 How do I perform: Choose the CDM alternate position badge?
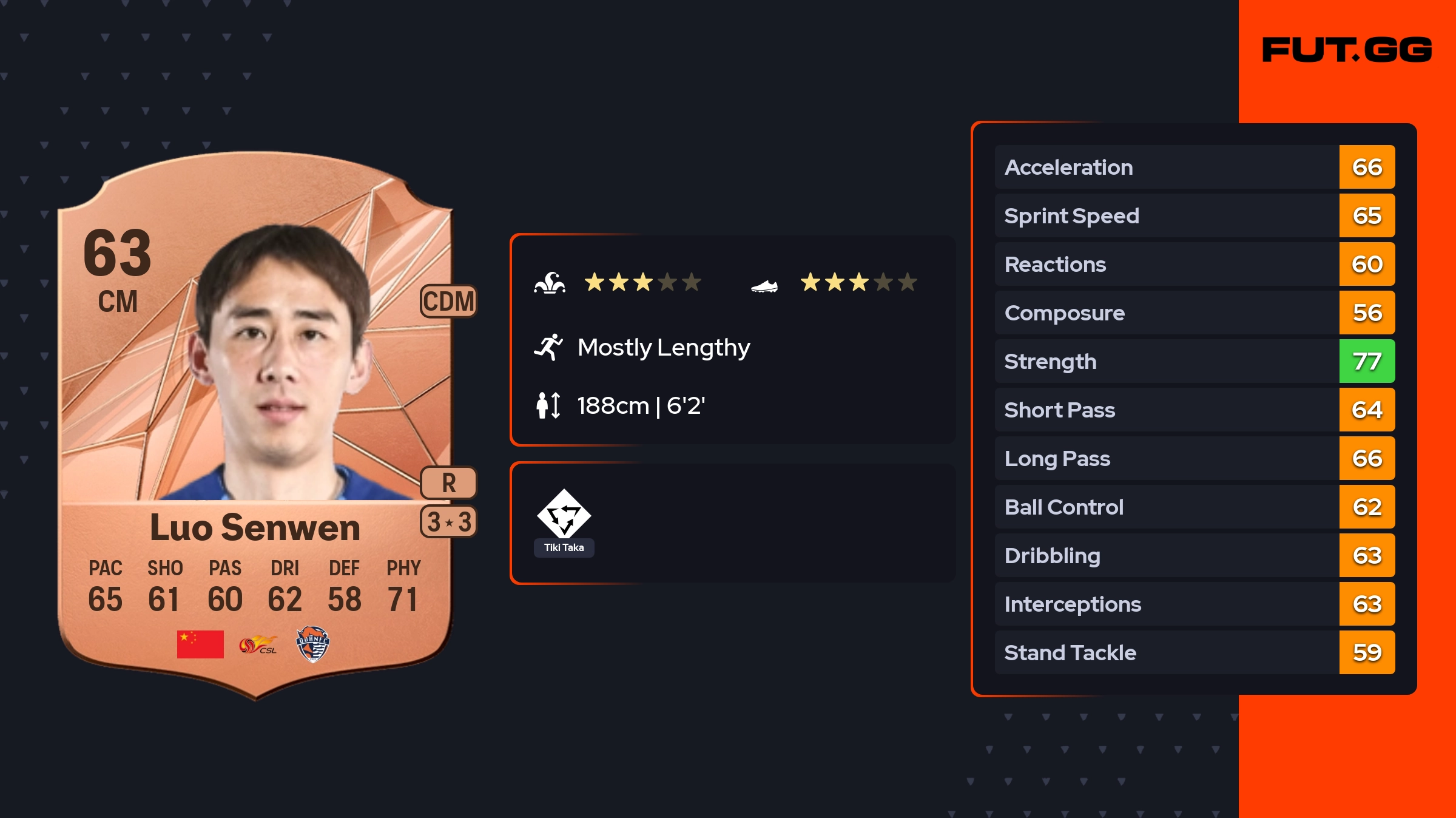448,301
